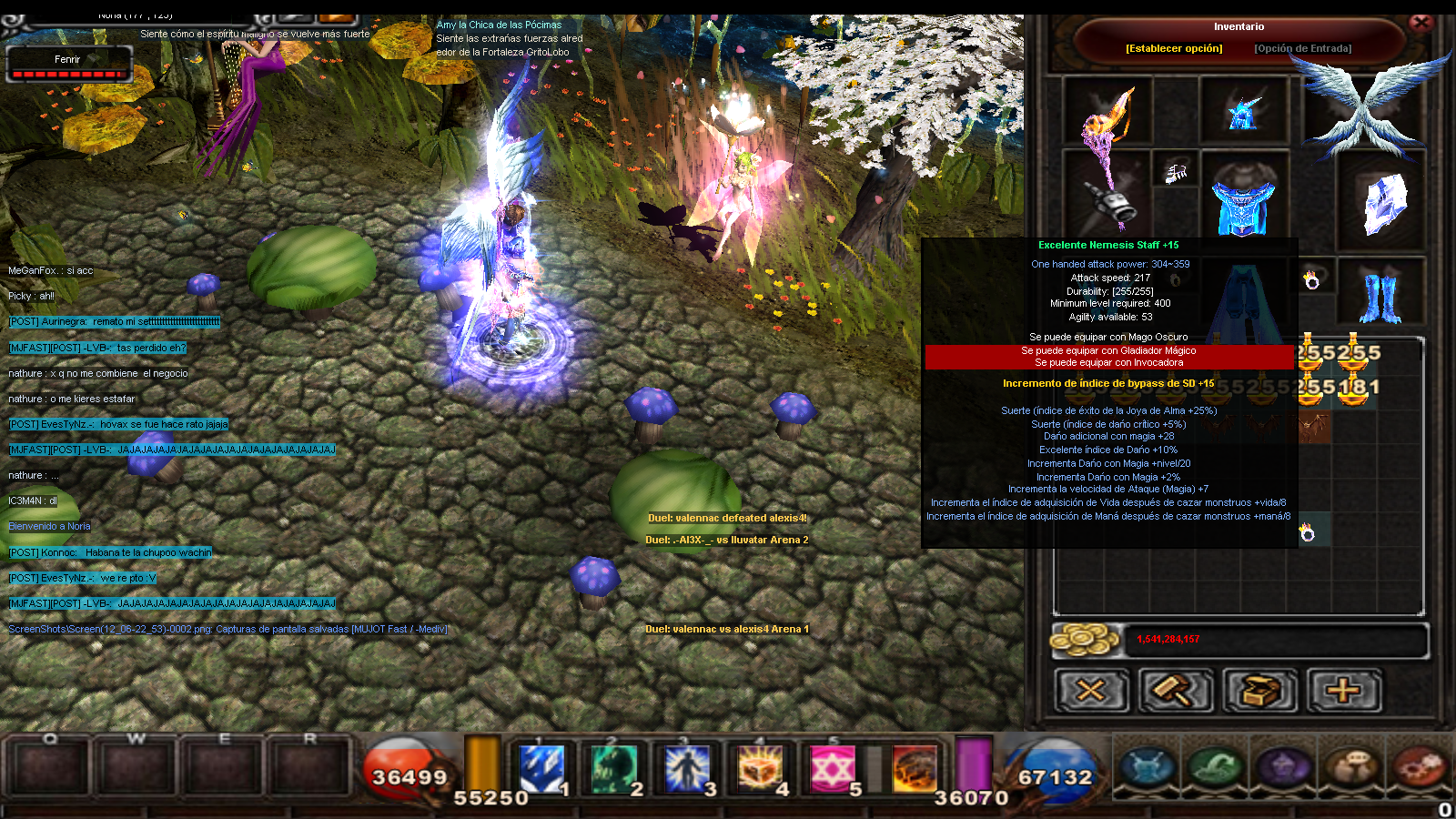Close the Inventario window
Image resolution: width=1456 pixels, height=819 pixels.
point(1421,23)
